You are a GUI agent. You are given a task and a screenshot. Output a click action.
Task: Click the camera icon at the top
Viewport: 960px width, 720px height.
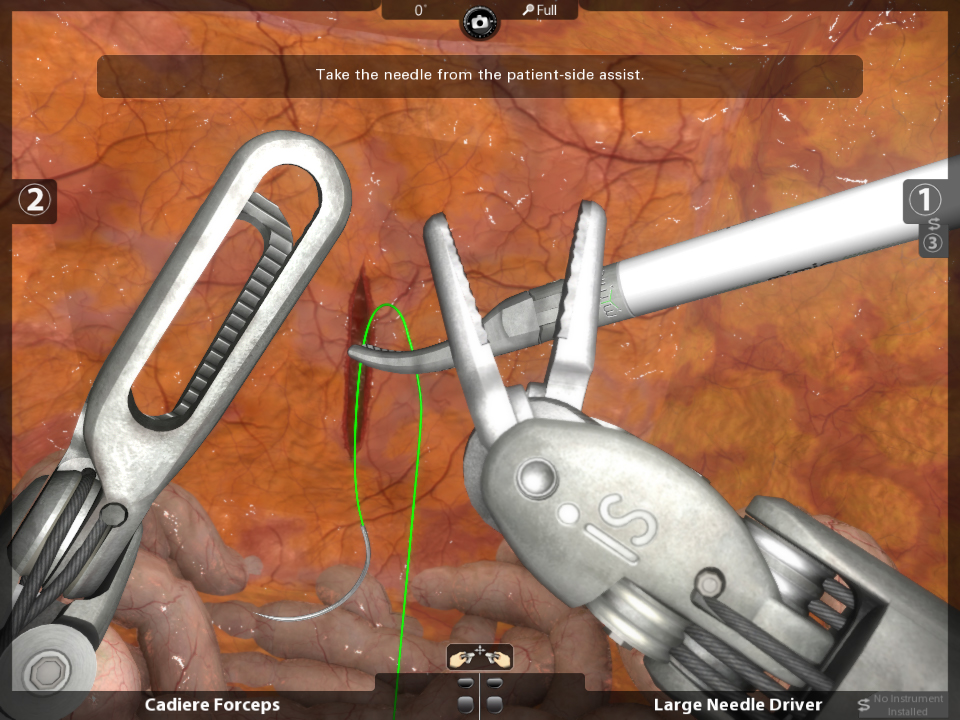480,22
